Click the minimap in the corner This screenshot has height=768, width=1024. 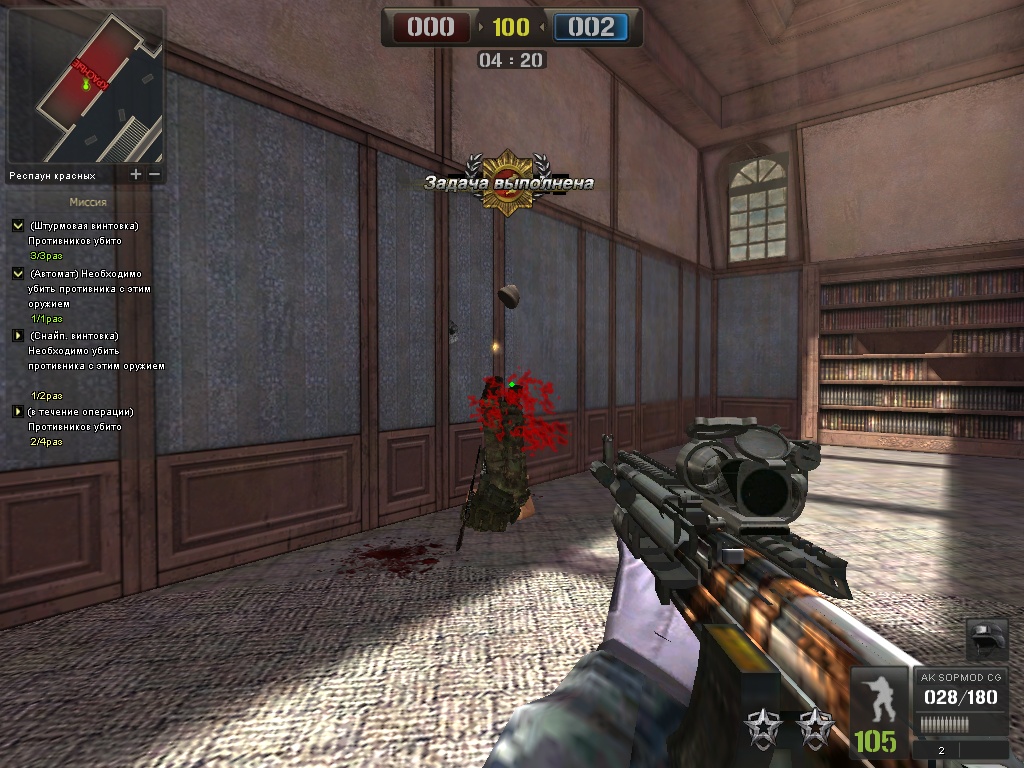(86, 87)
